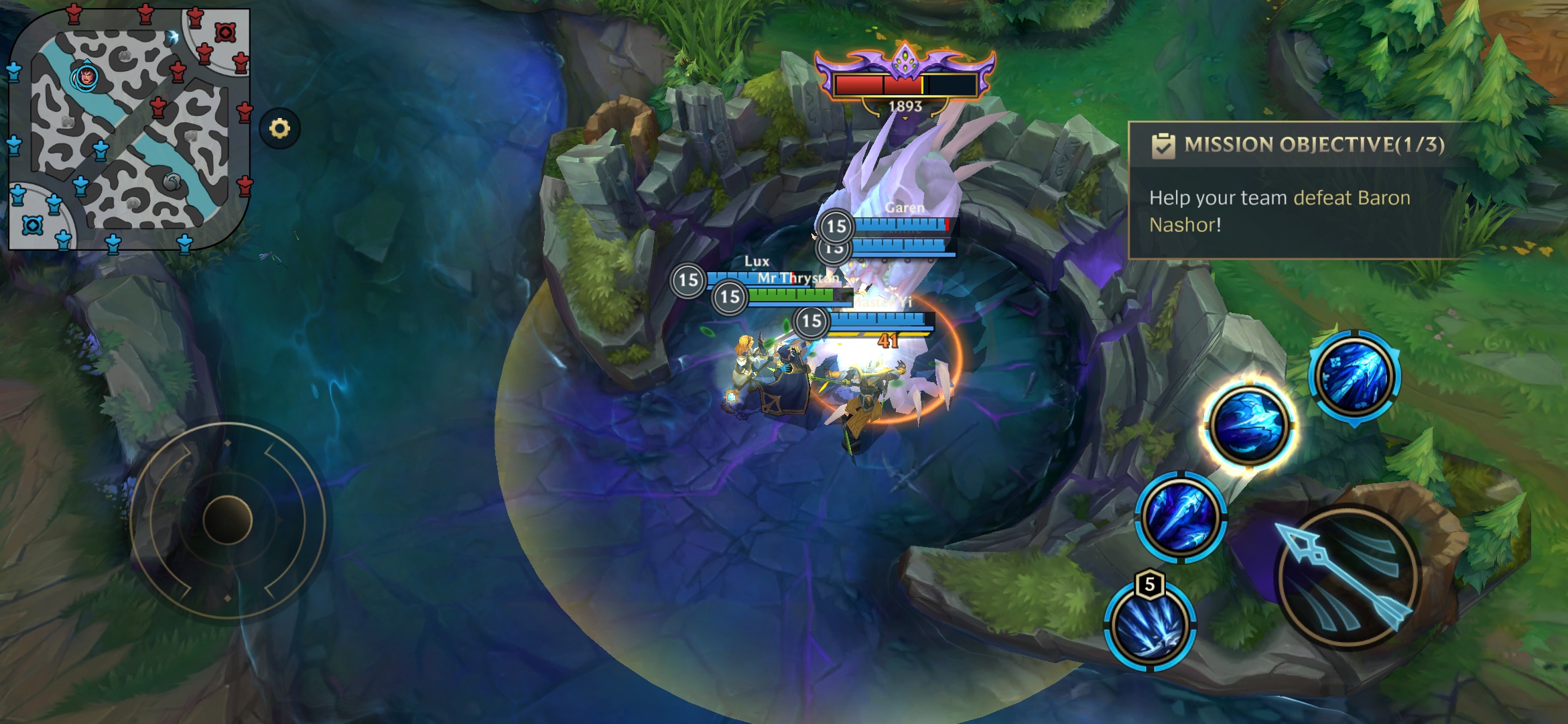Fire the basic attack arrow button
1568x724 pixels.
(x=1348, y=577)
